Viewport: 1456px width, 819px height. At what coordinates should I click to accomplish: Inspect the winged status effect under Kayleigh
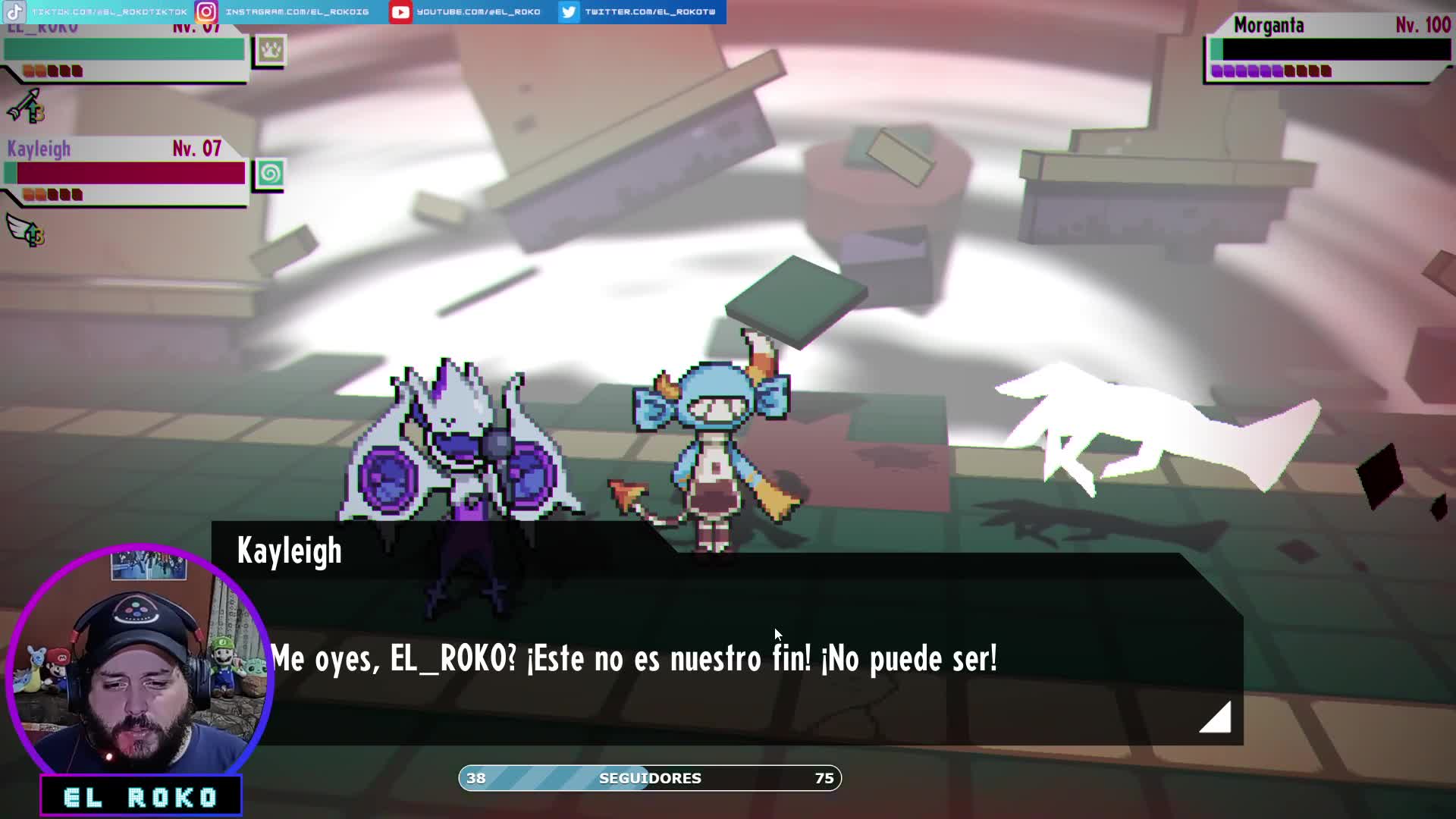tap(26, 230)
